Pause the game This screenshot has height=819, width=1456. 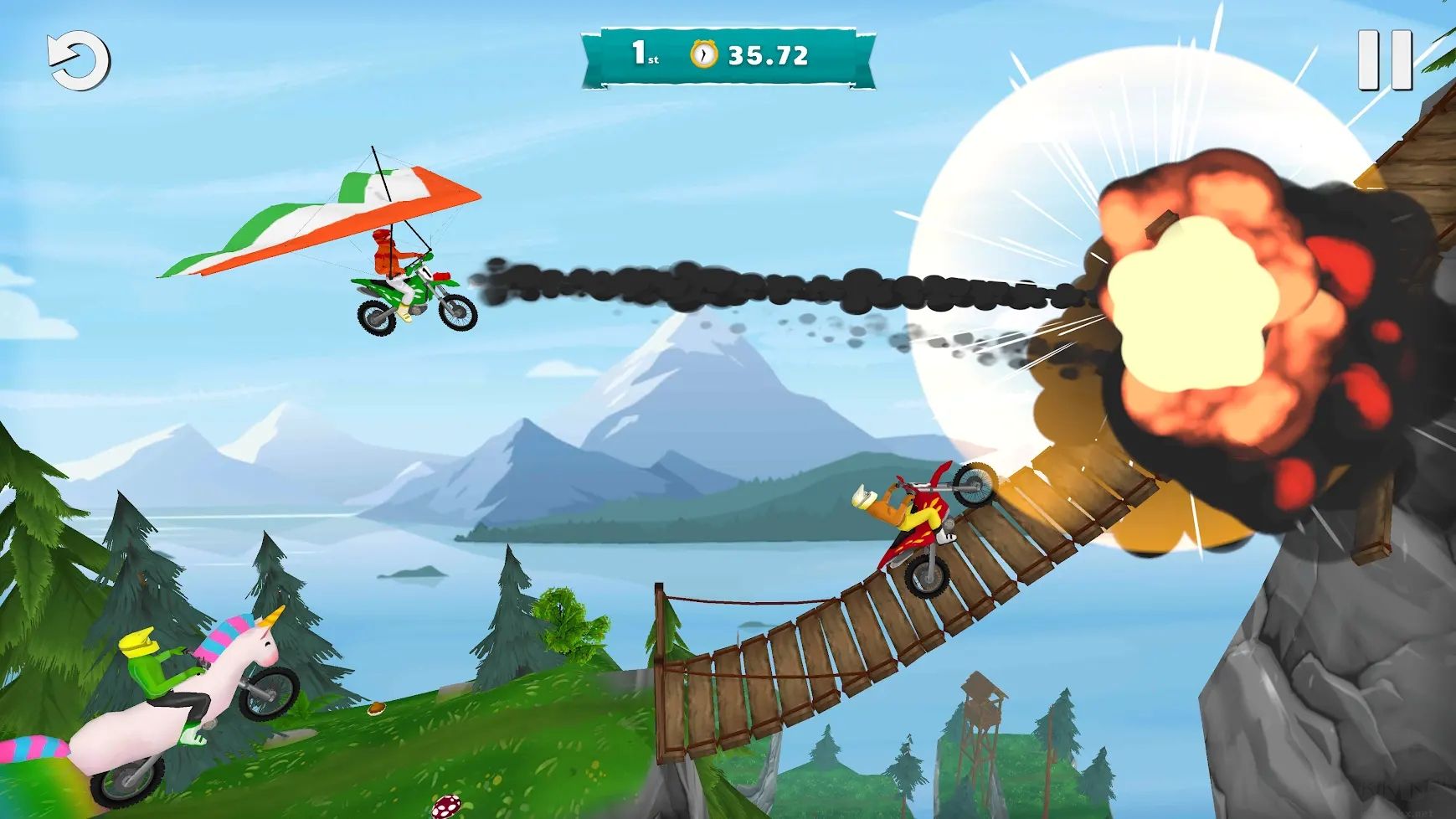coord(1384,60)
